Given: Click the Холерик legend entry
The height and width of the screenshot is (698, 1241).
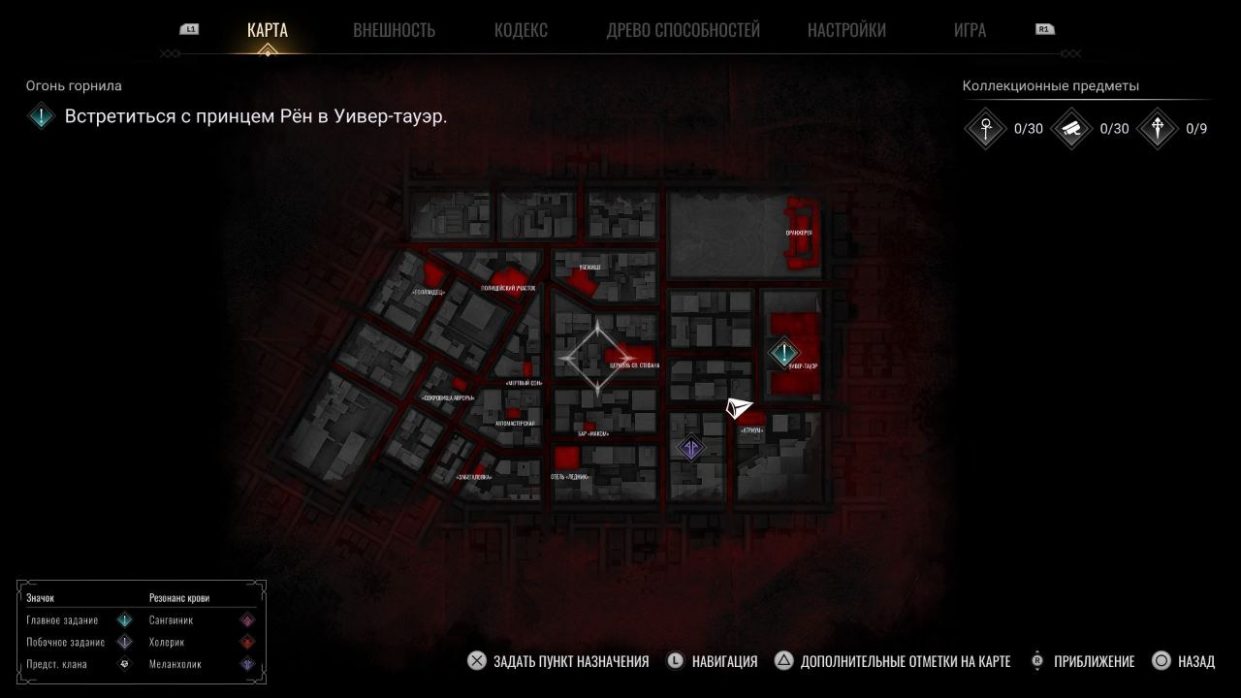Looking at the screenshot, I should [166, 642].
